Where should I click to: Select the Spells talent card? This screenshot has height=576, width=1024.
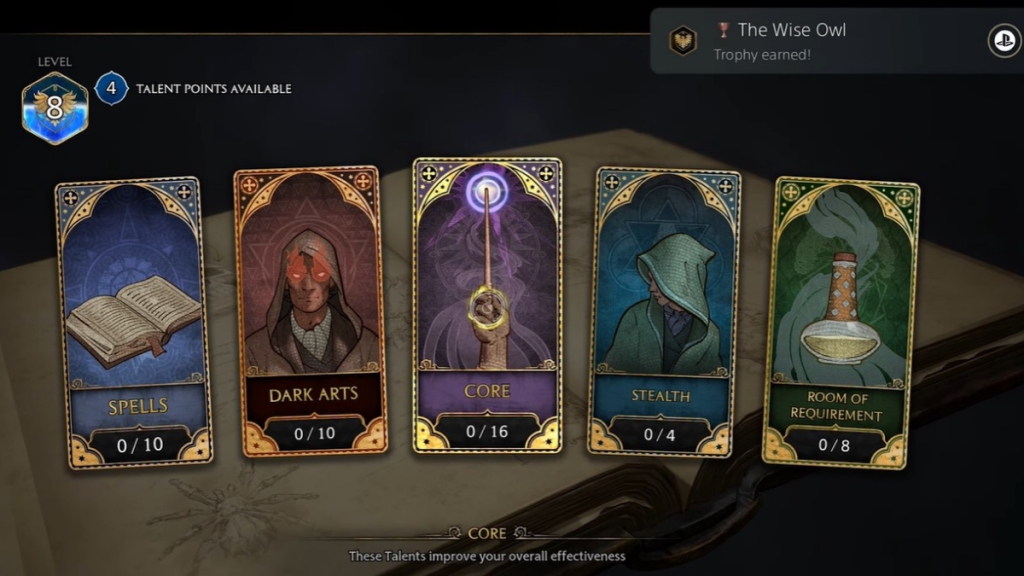coord(133,322)
